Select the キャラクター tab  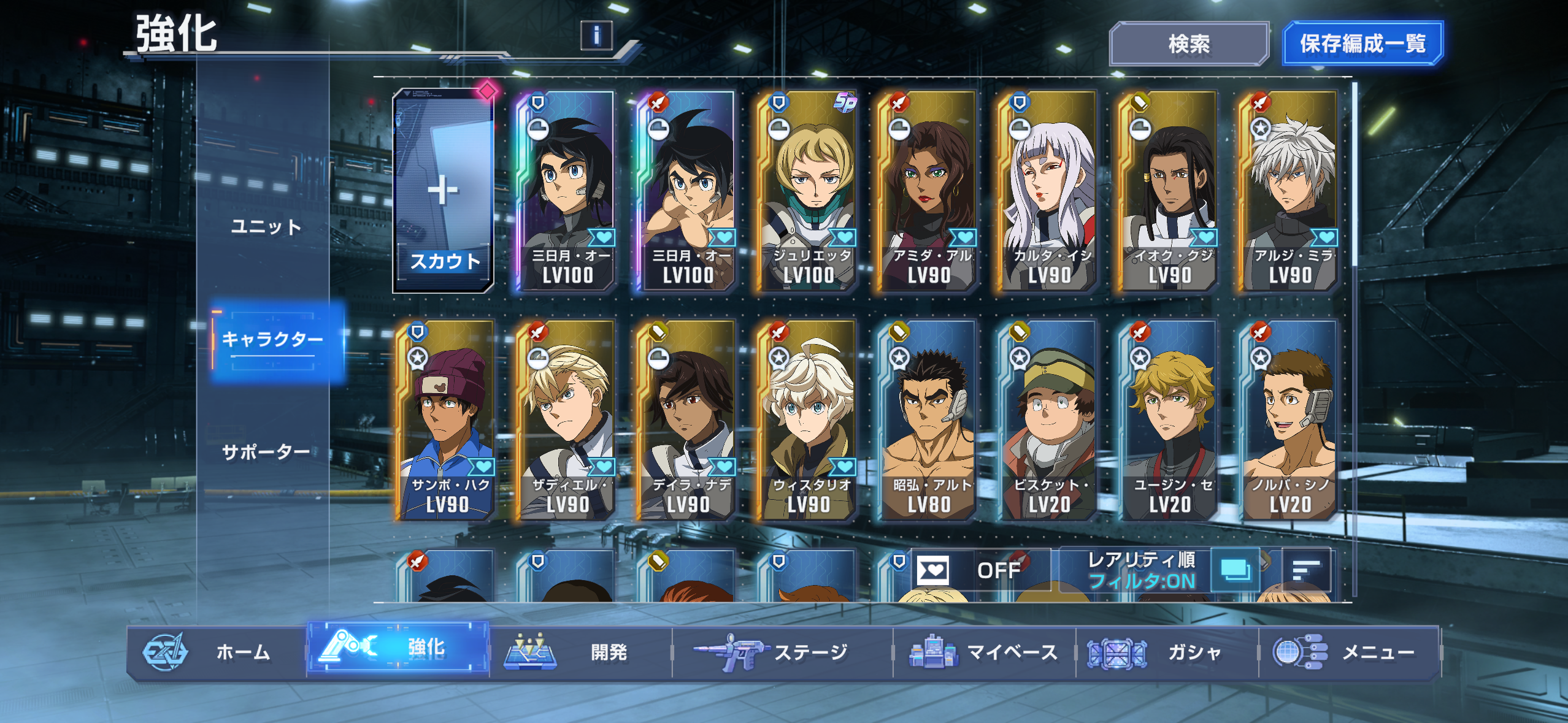click(272, 339)
